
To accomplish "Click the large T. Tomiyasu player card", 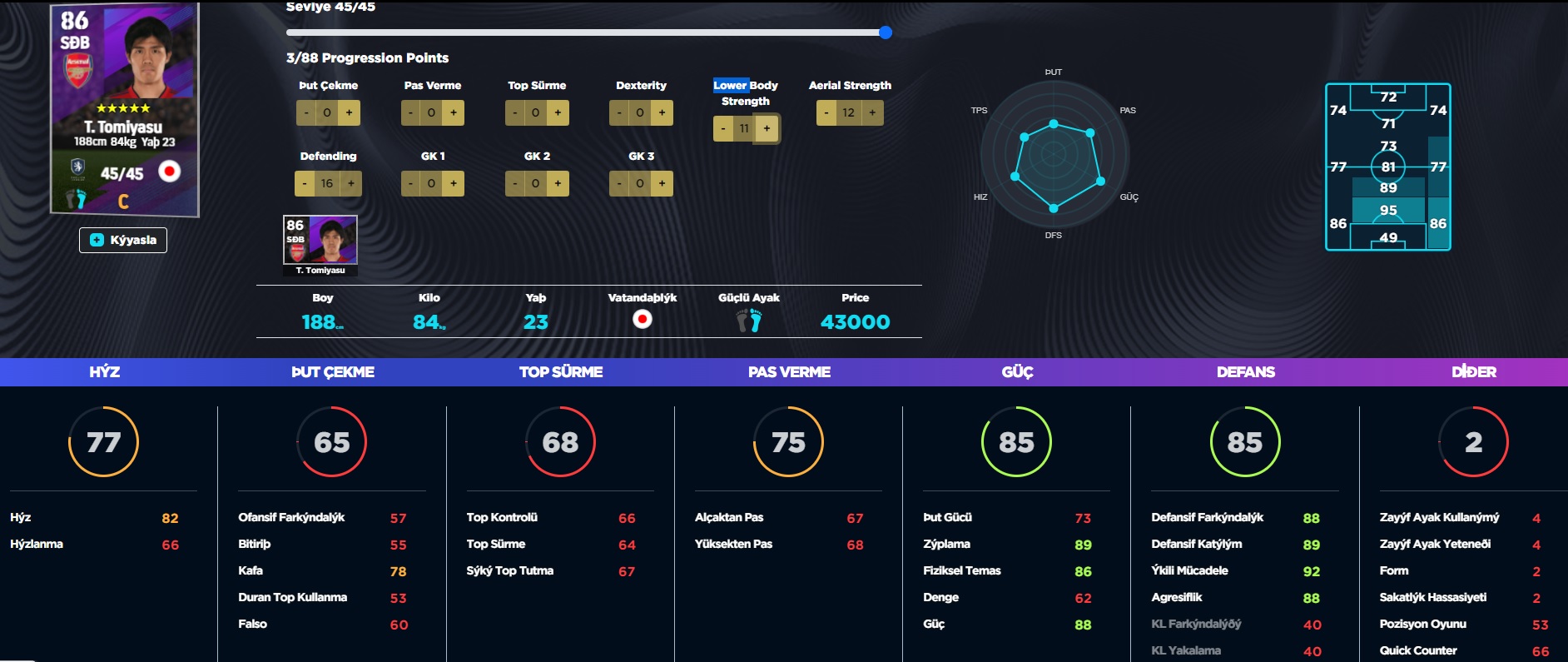I will [x=125, y=108].
